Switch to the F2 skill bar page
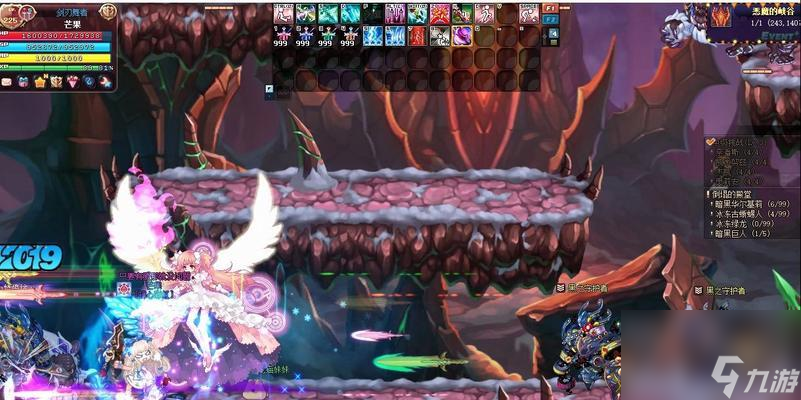 pyautogui.click(x=552, y=19)
